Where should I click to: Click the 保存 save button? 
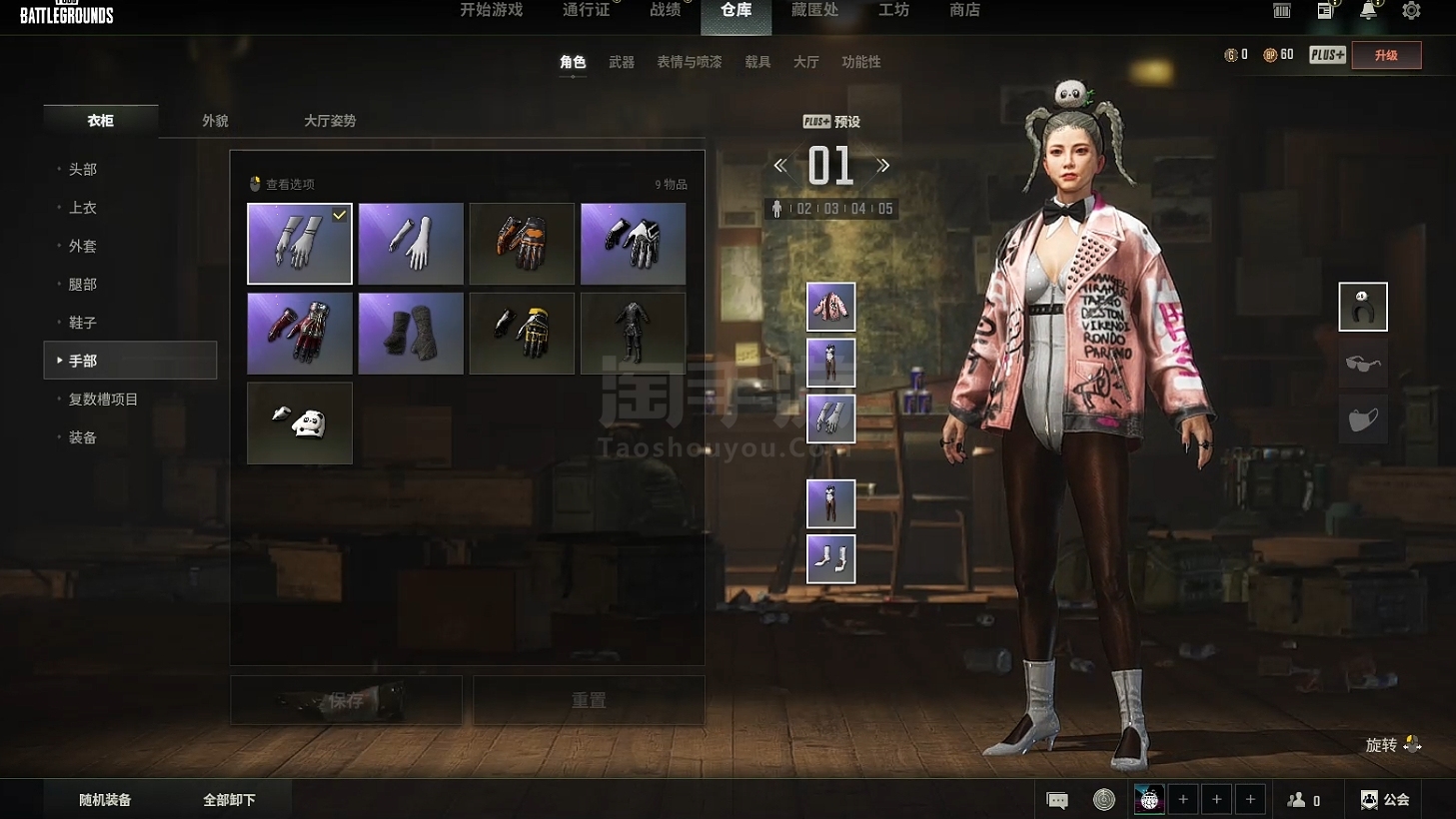tap(346, 701)
